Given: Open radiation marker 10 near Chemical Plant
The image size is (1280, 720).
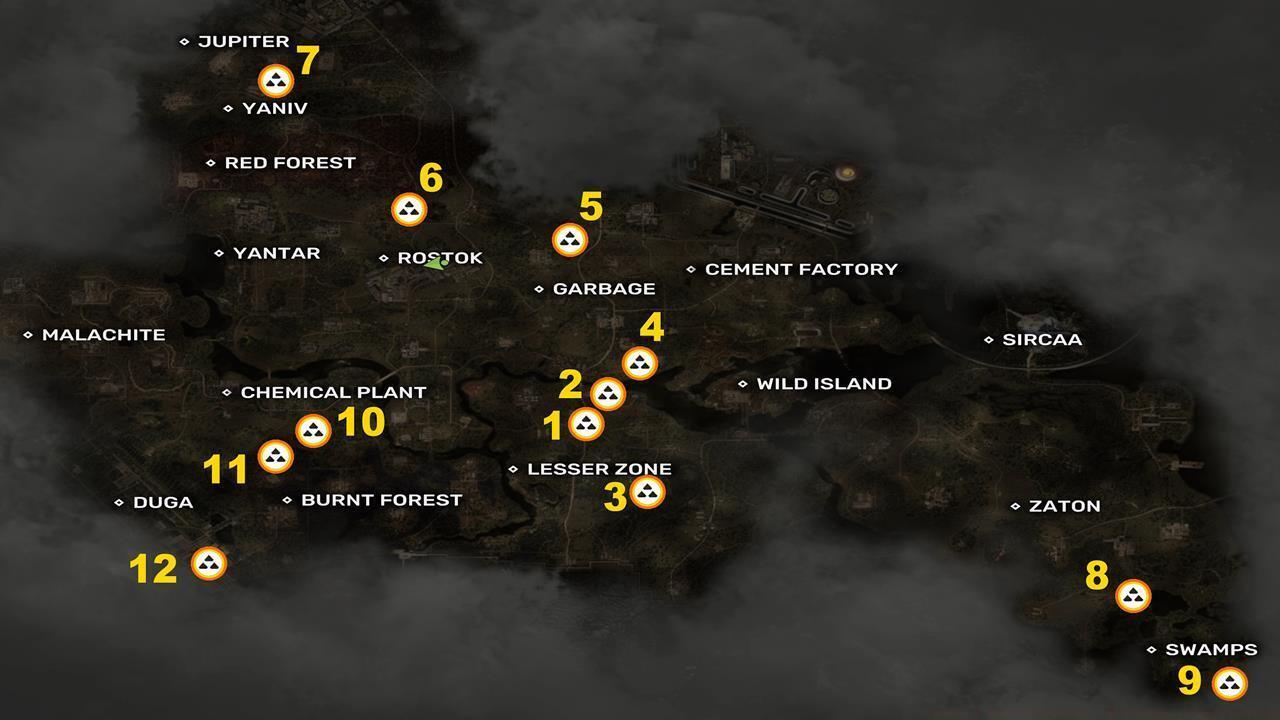Looking at the screenshot, I should point(315,430).
